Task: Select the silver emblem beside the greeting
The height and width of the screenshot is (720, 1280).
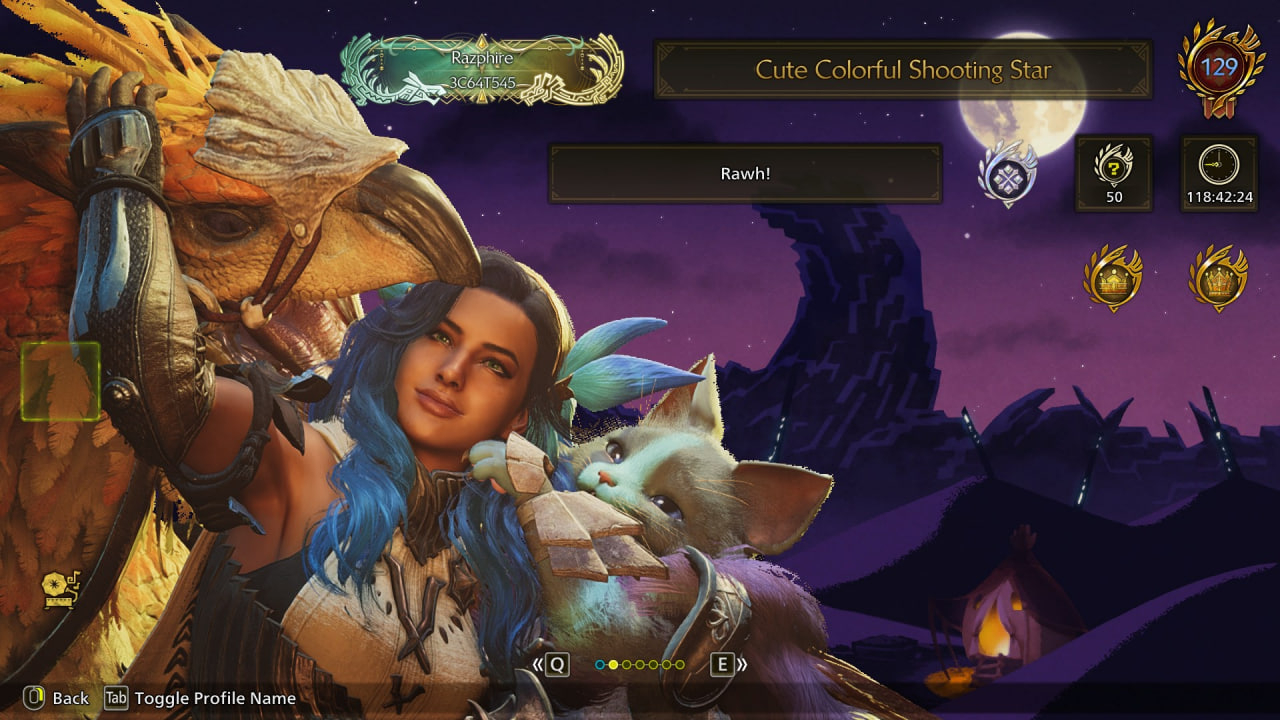Action: [1007, 174]
